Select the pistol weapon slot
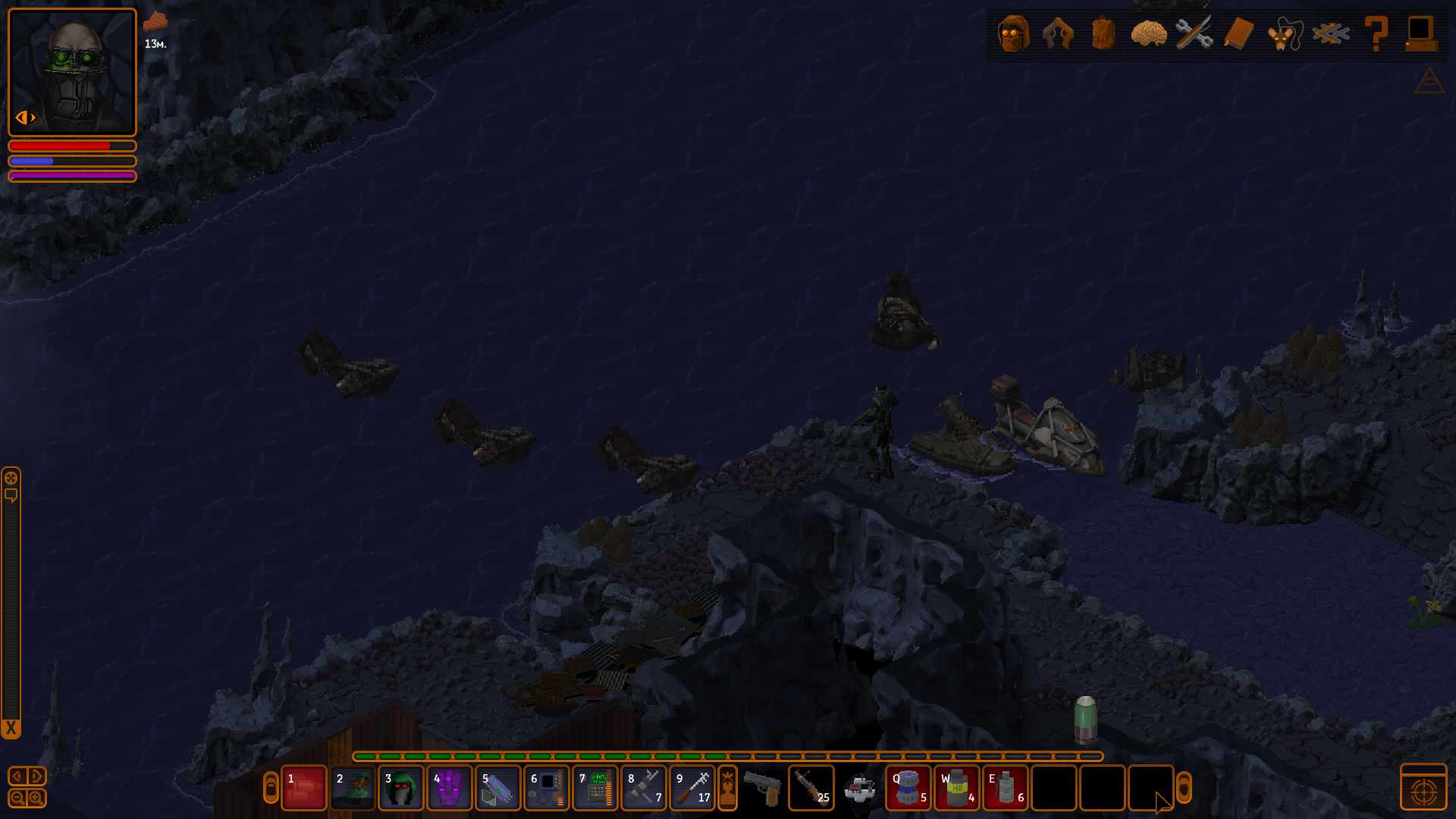 coord(763,789)
